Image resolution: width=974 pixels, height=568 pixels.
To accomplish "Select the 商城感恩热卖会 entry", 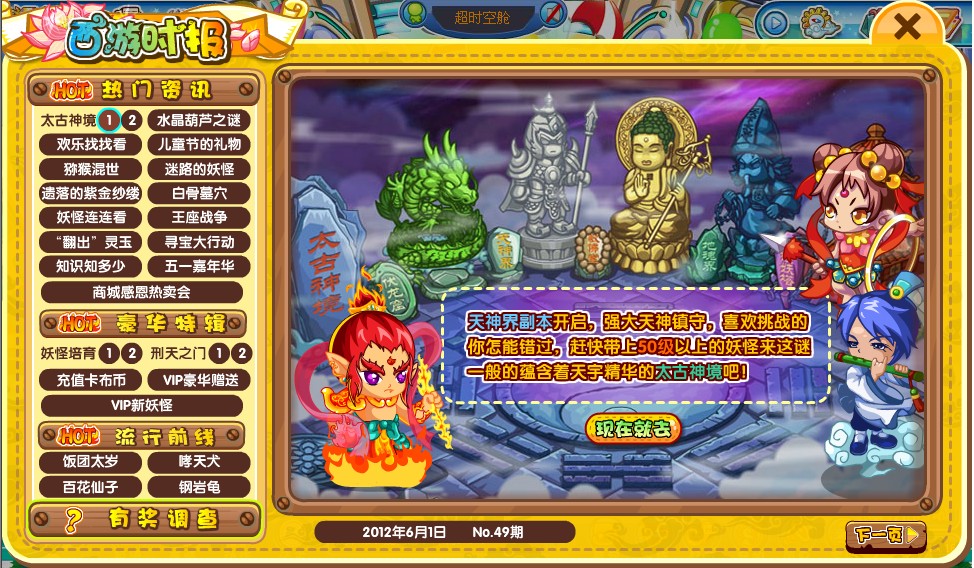I will [142, 292].
